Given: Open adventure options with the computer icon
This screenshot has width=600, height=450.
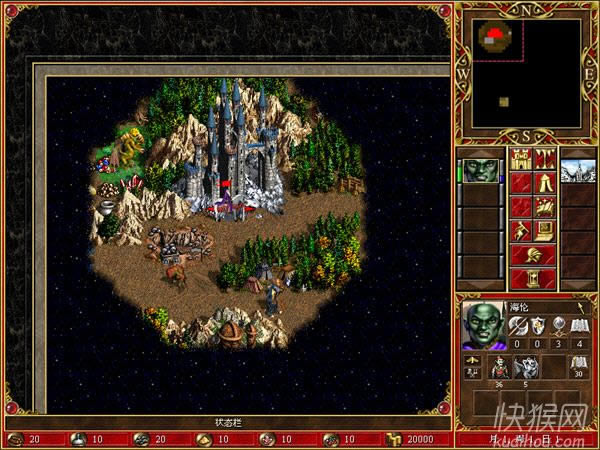Looking at the screenshot, I should 545,231.
